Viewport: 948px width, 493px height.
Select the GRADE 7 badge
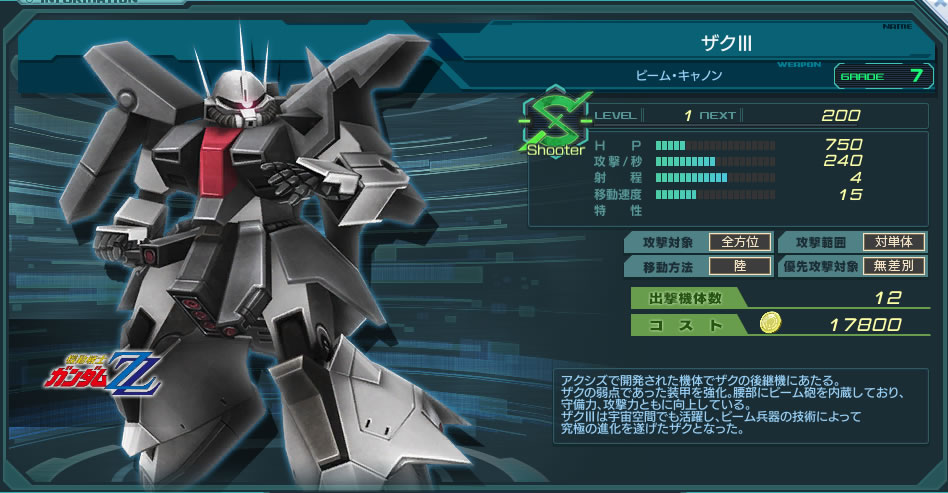[x=882, y=76]
